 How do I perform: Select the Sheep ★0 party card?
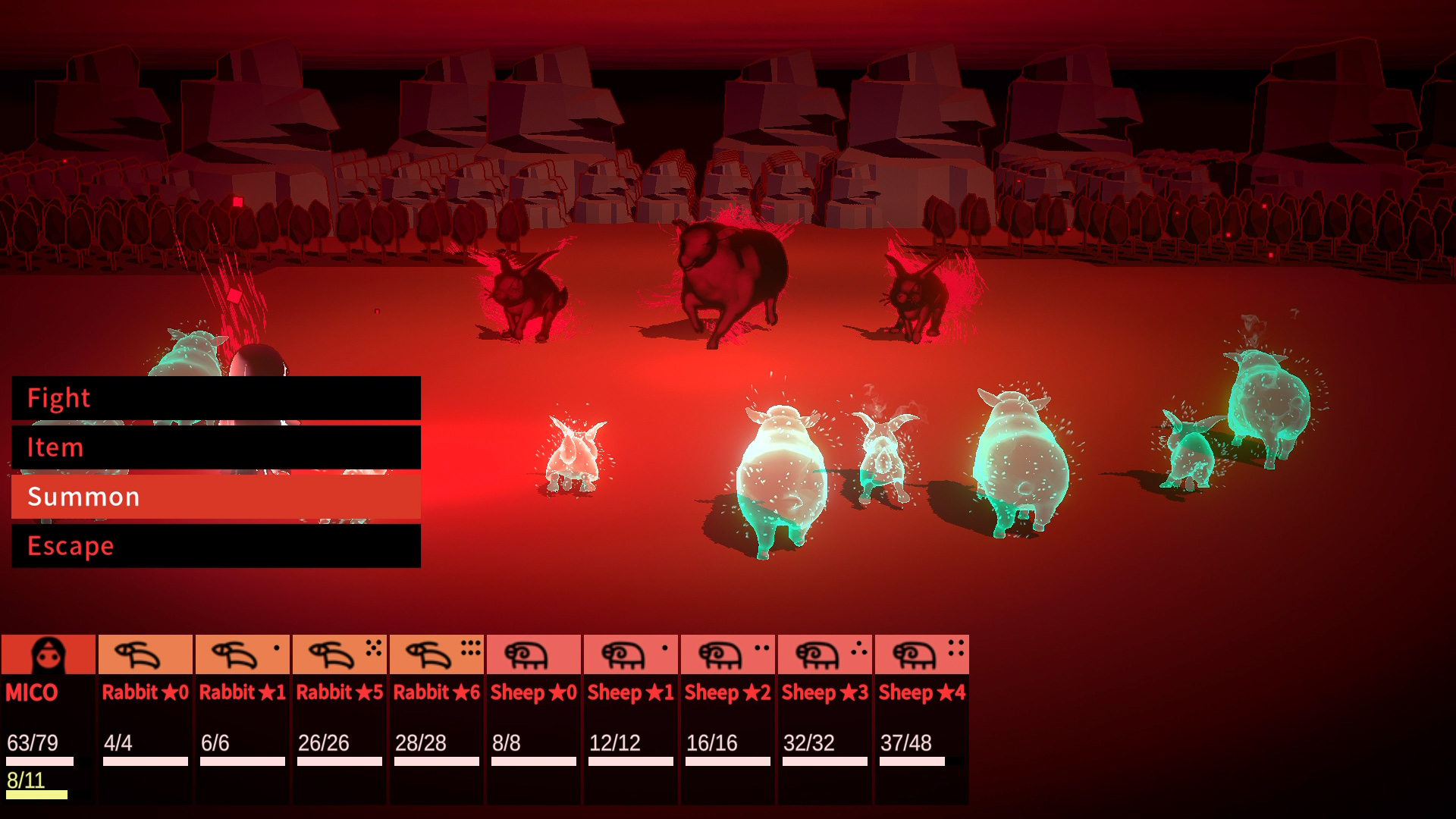tap(533, 717)
